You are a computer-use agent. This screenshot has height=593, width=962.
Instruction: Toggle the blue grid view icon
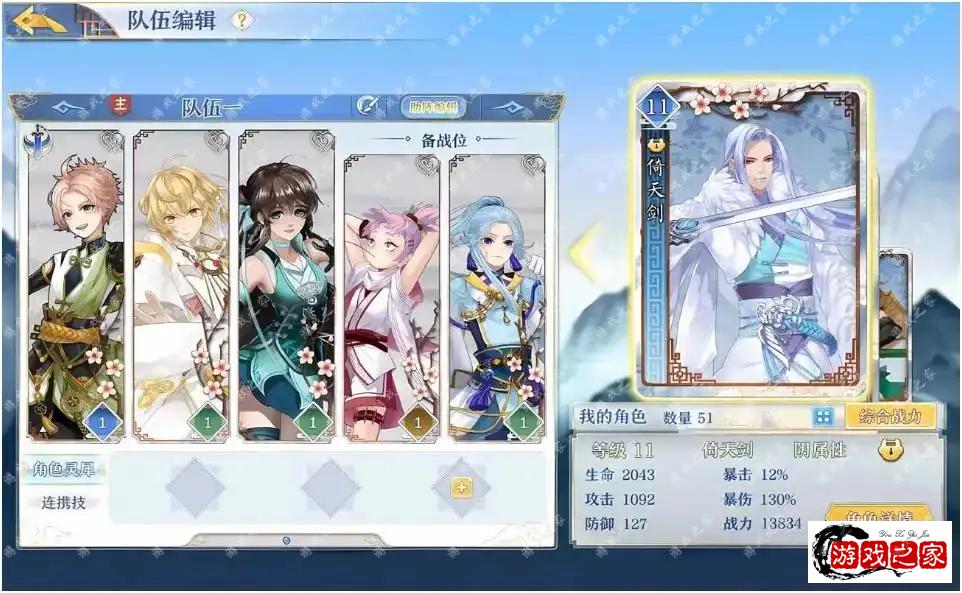click(x=823, y=416)
